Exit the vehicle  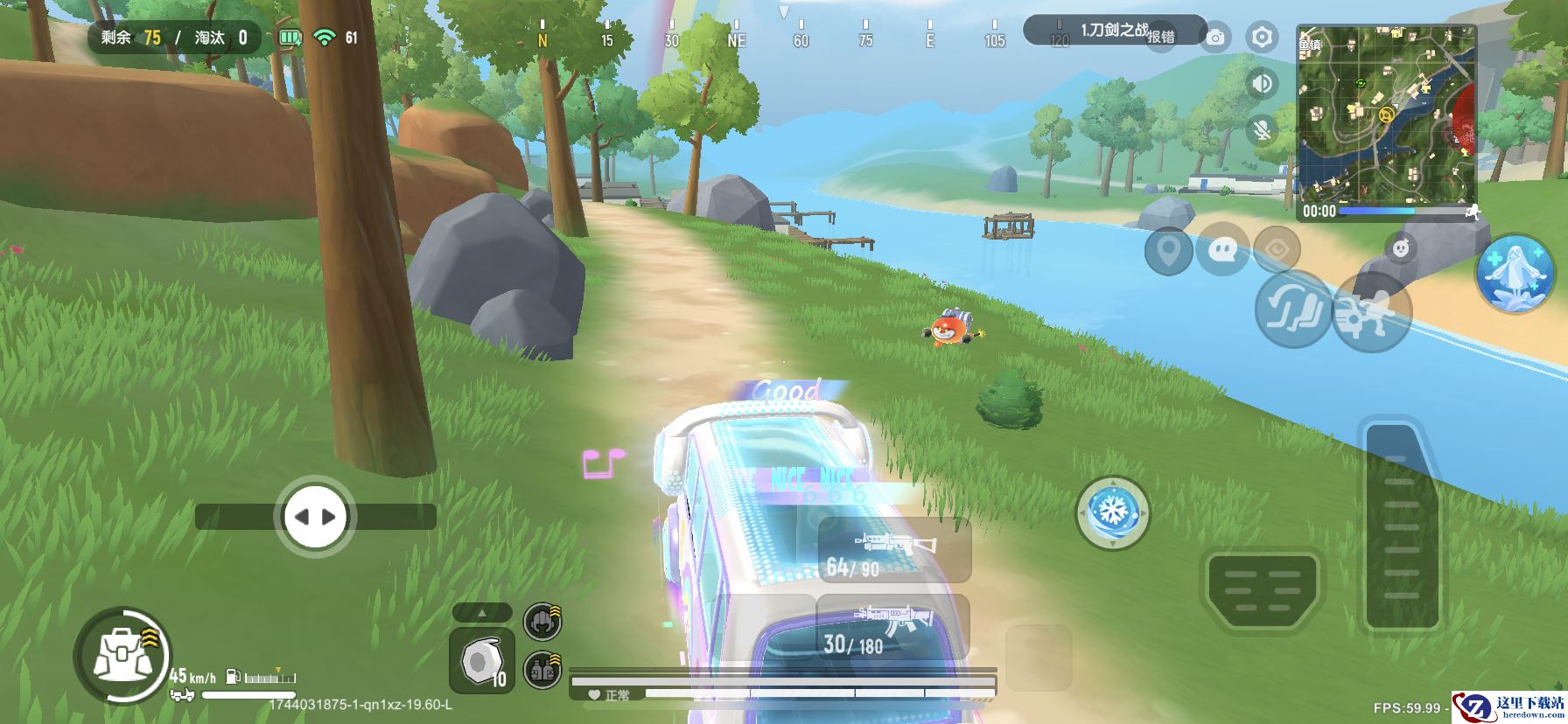pyautogui.click(x=1370, y=311)
